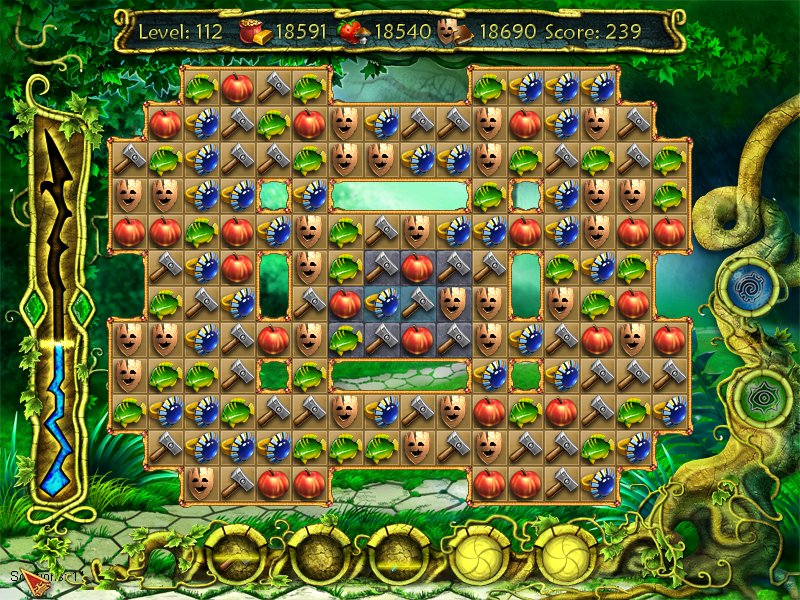Select the ring on the teal tile
Screen dimensions: 800x600
tap(381, 303)
